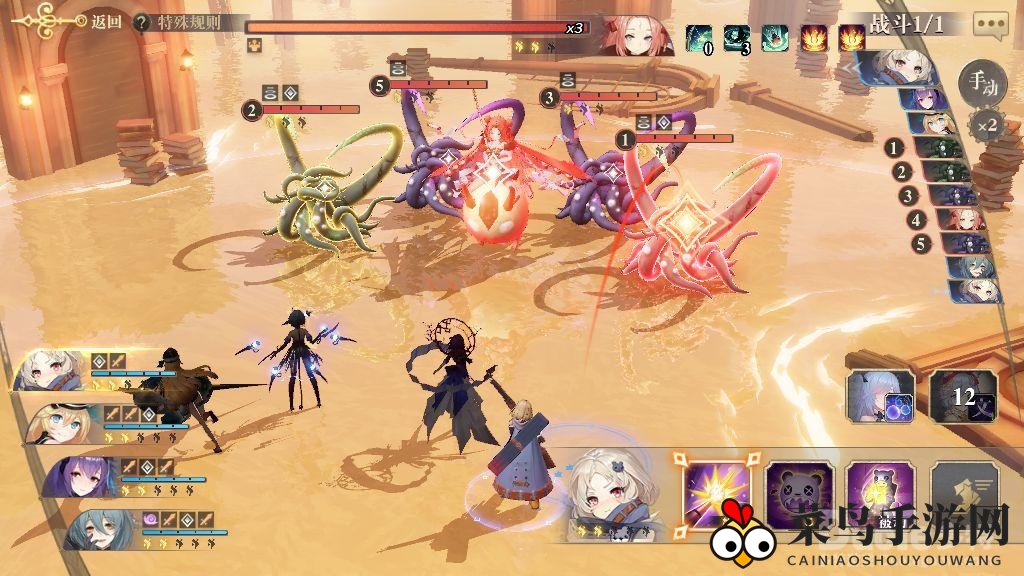Image resolution: width=1024 pixels, height=576 pixels.
Task: Select the dark bear face skill
Action: point(798,492)
